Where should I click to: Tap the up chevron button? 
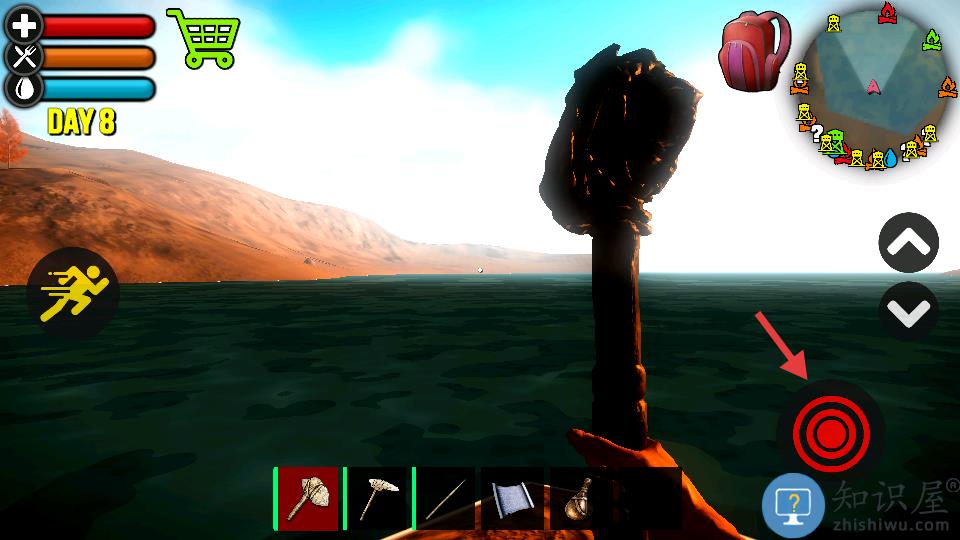pos(908,243)
